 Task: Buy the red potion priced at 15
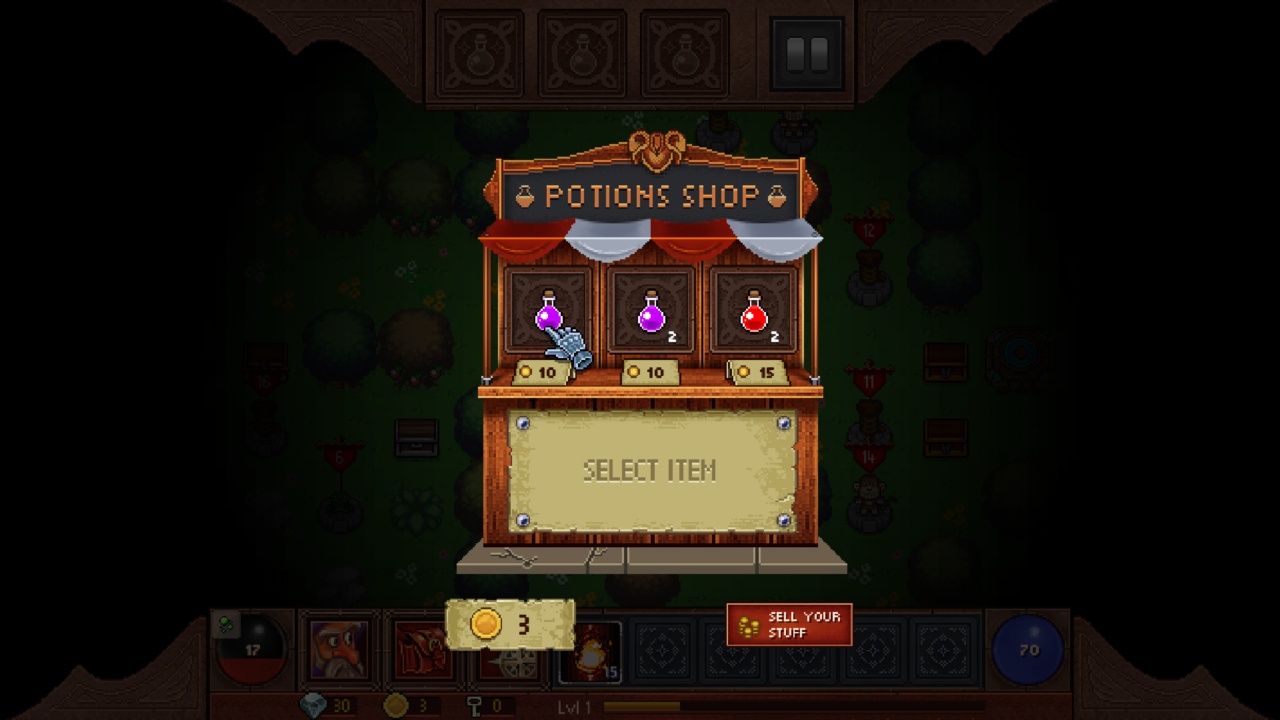point(755,318)
